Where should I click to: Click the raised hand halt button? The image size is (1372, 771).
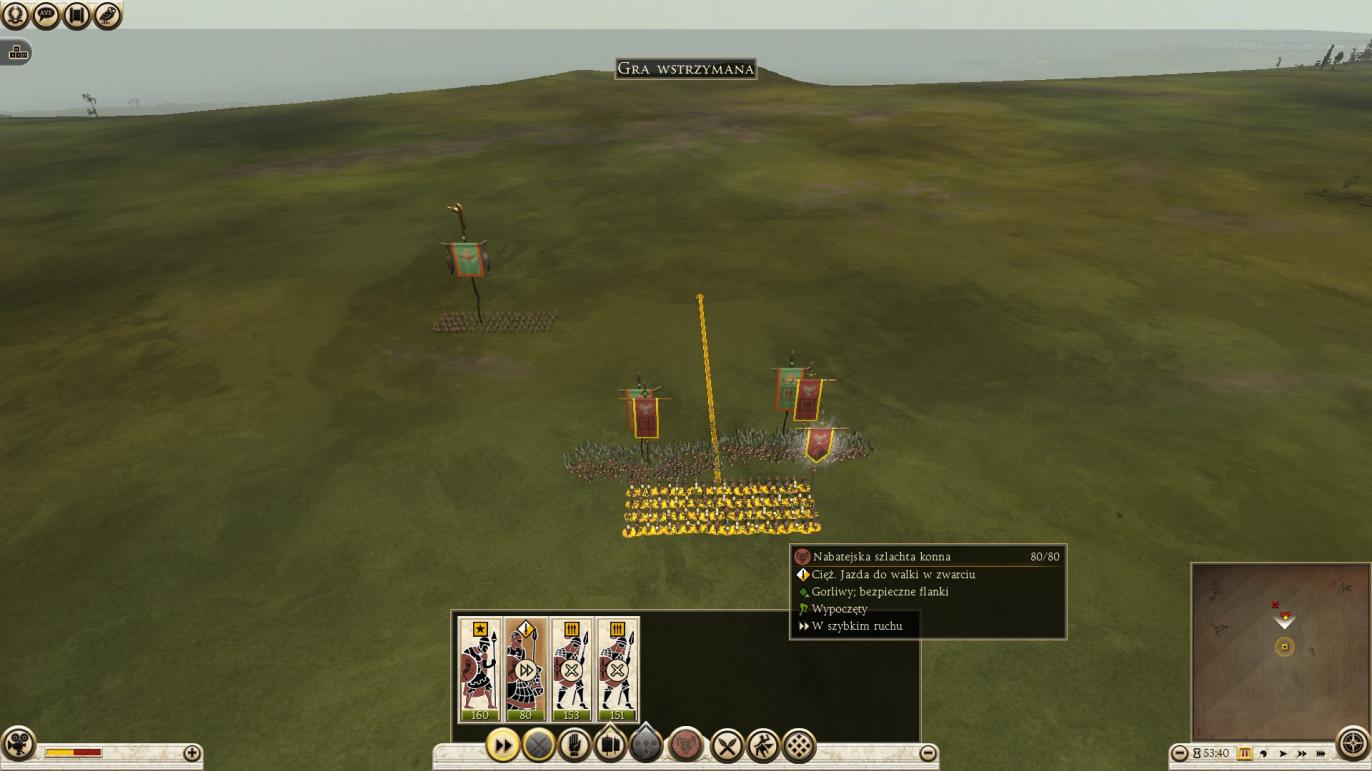click(574, 745)
